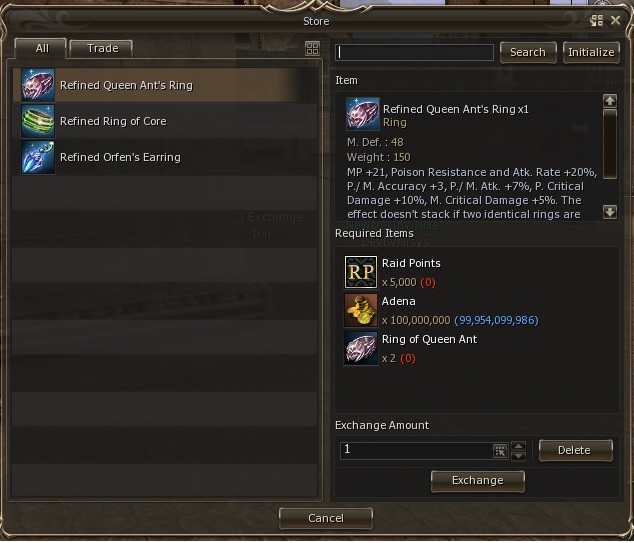The height and width of the screenshot is (543, 634).
Task: Click the Delete button
Action: coord(575,450)
